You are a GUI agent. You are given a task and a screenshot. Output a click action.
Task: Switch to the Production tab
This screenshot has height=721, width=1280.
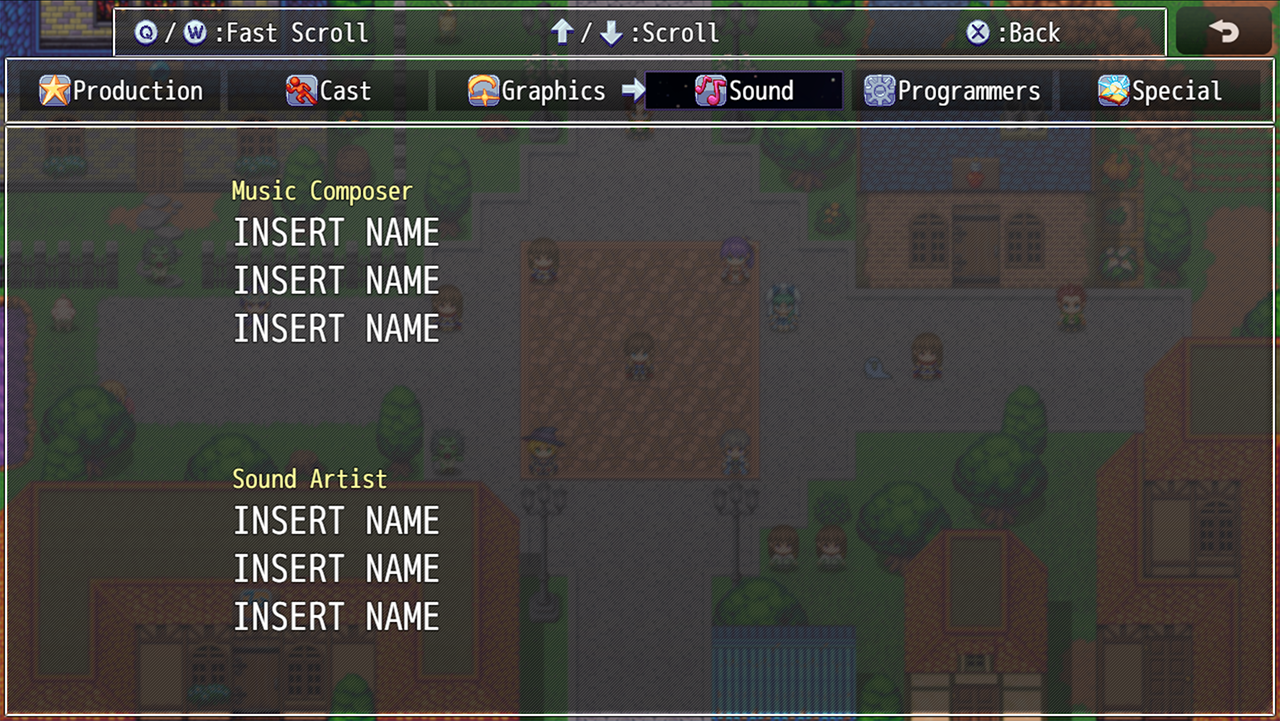(x=121, y=91)
